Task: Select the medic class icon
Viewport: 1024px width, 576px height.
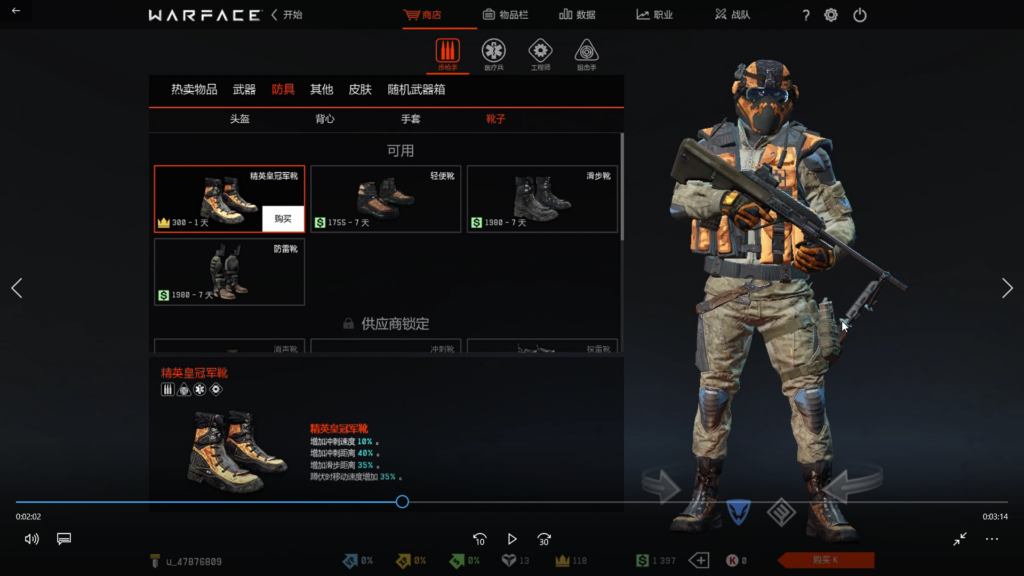Action: click(493, 51)
